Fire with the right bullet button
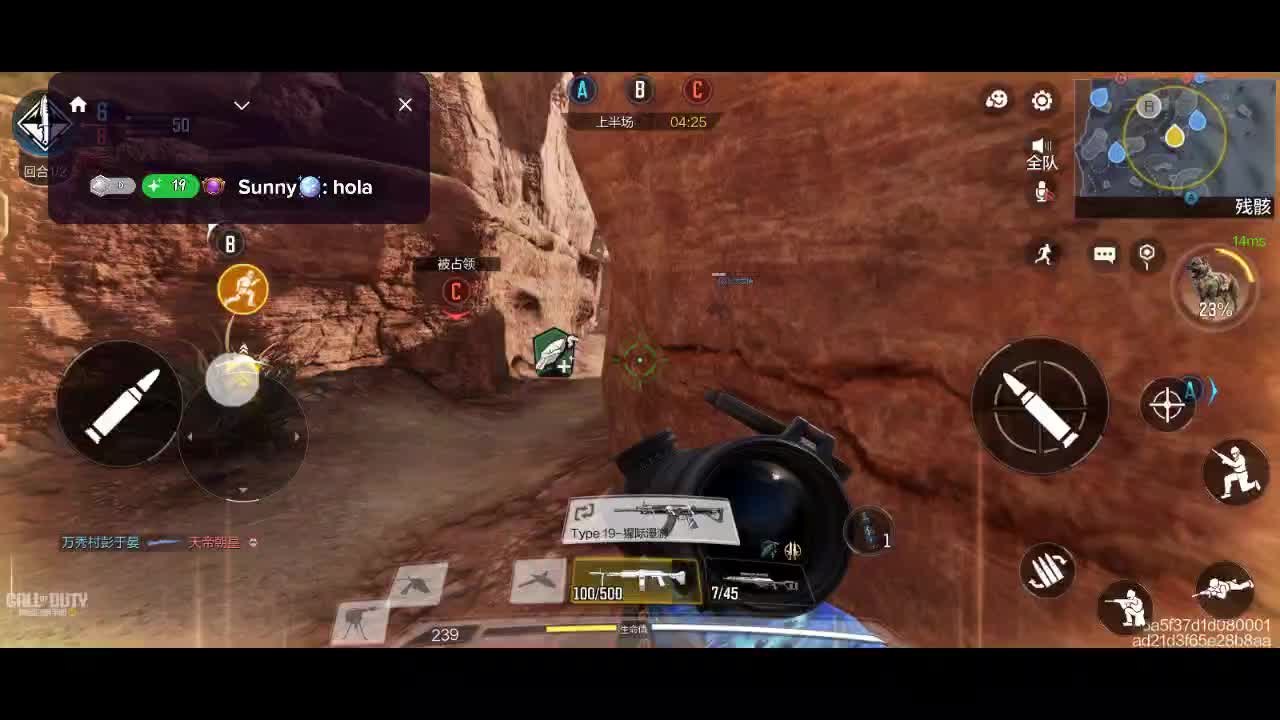This screenshot has width=1280, height=720. pyautogui.click(x=1040, y=405)
